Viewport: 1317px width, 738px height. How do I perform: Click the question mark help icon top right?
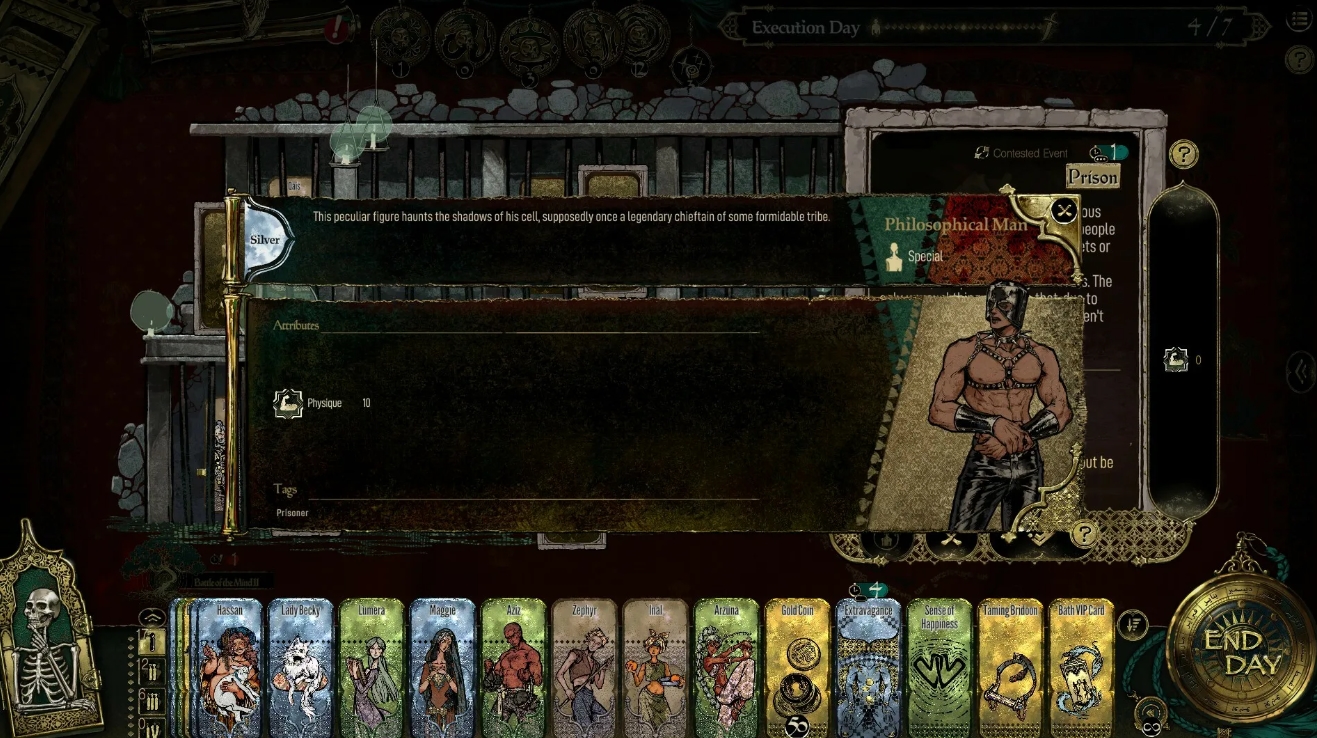click(1300, 60)
